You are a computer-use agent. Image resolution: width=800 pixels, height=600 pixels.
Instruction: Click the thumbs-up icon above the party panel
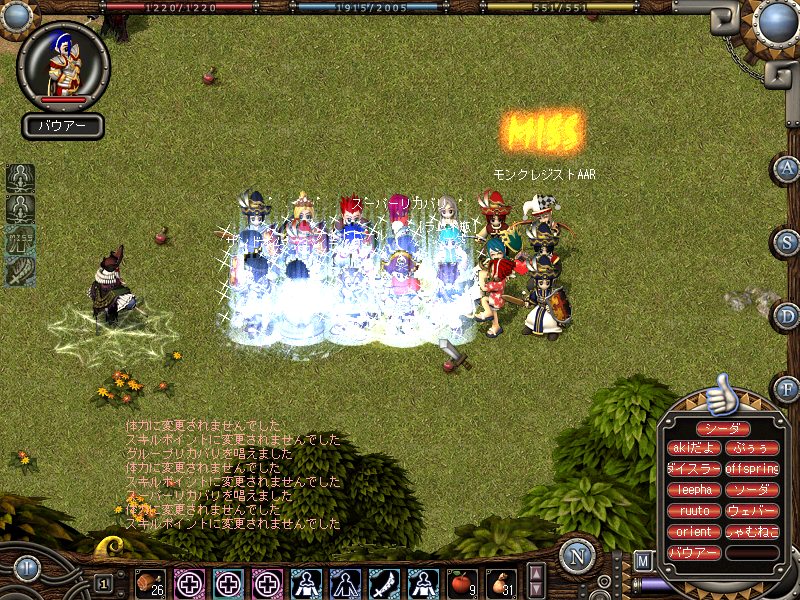720,396
